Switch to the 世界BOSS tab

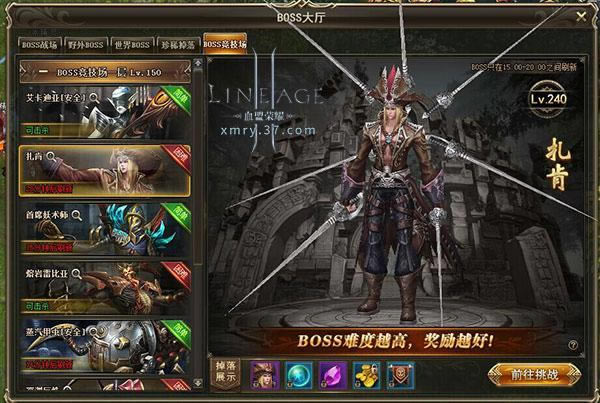pos(133,45)
